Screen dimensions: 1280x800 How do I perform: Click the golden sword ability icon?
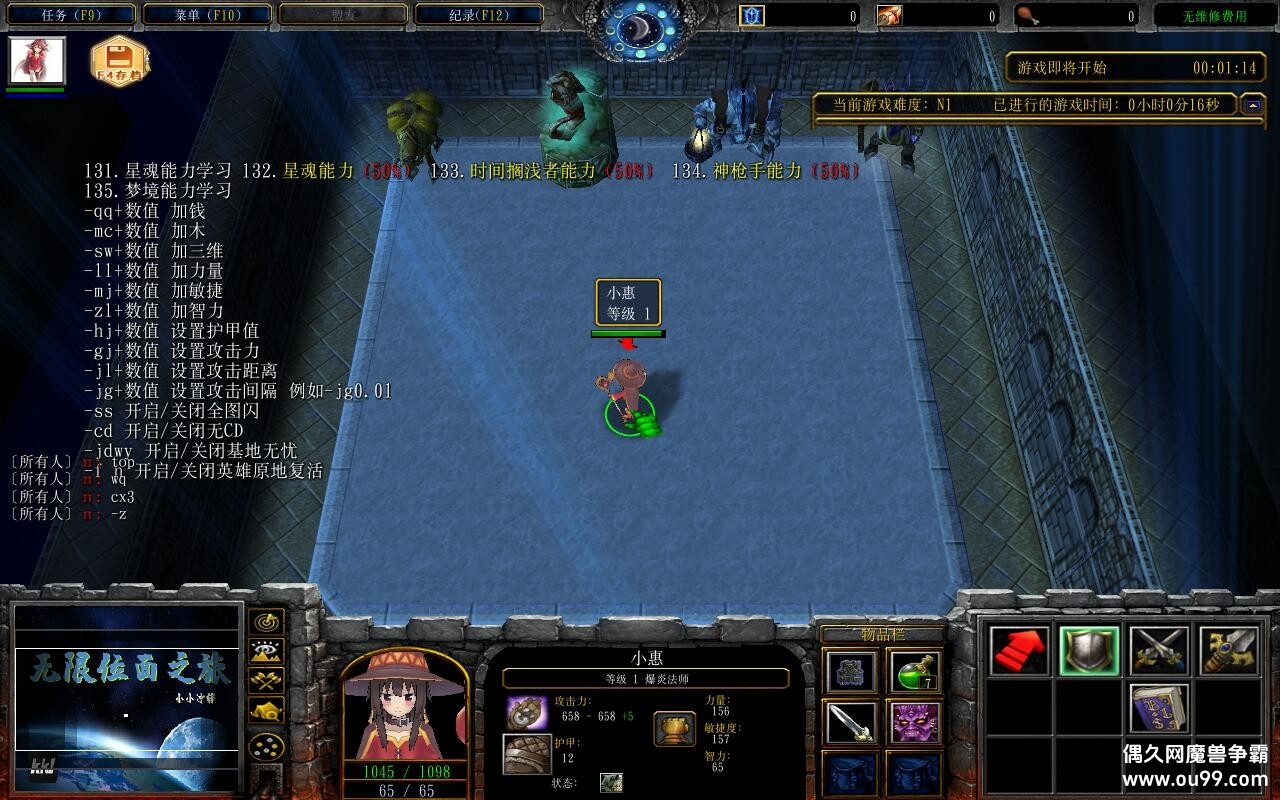click(1231, 650)
